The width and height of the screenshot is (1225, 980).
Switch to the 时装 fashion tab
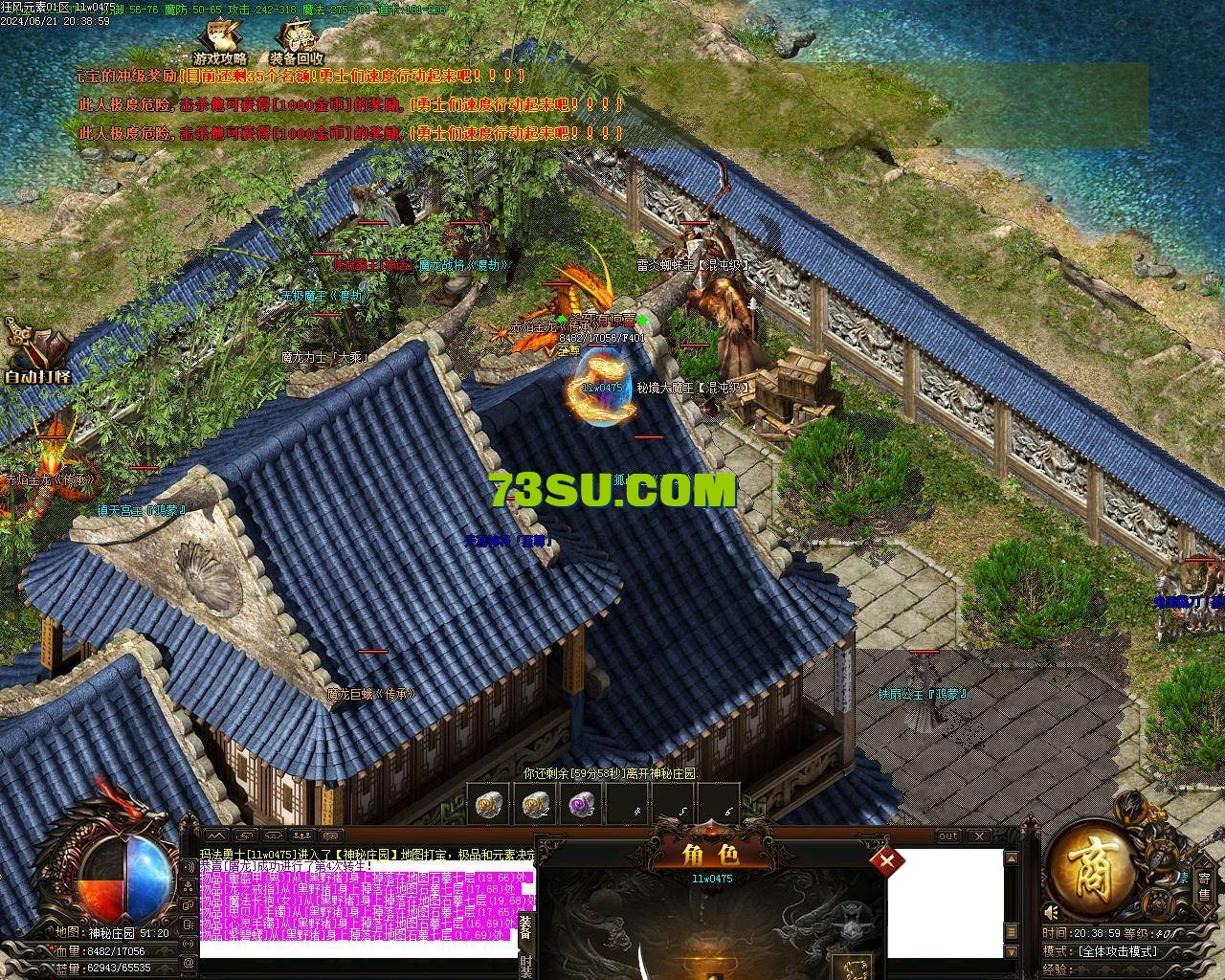click(527, 966)
